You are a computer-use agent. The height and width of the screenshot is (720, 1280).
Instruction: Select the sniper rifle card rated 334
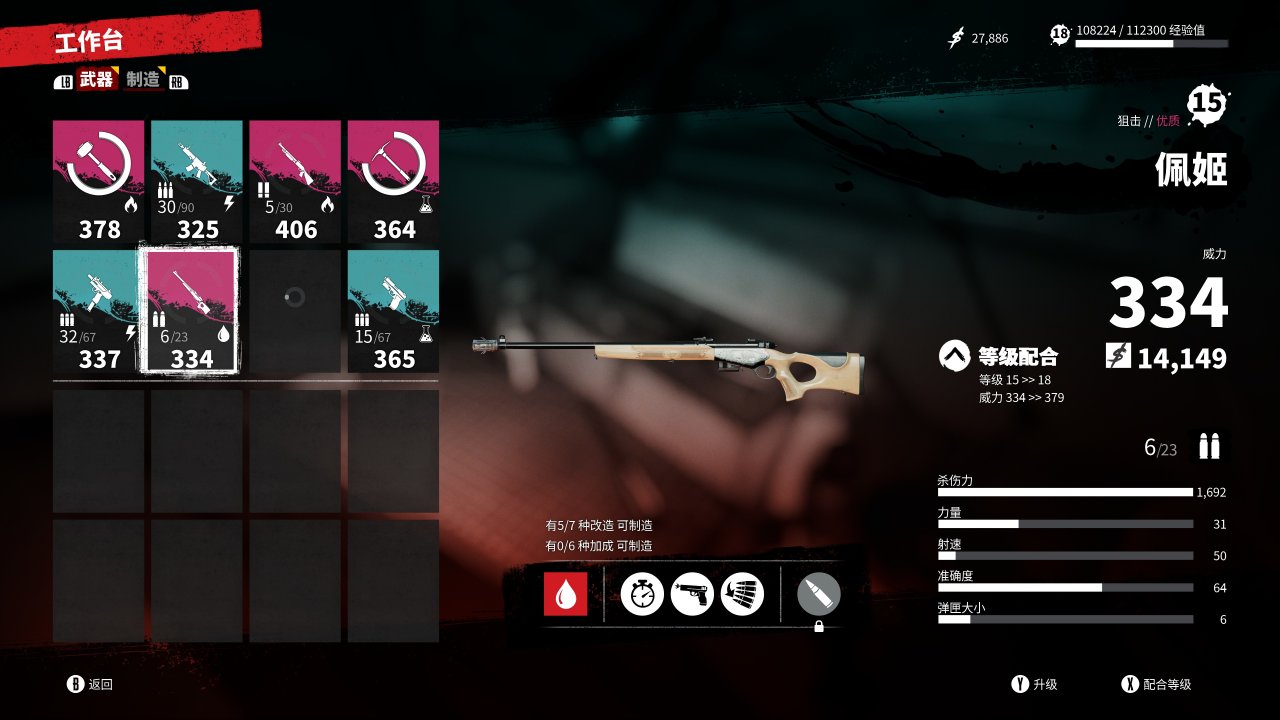191,311
